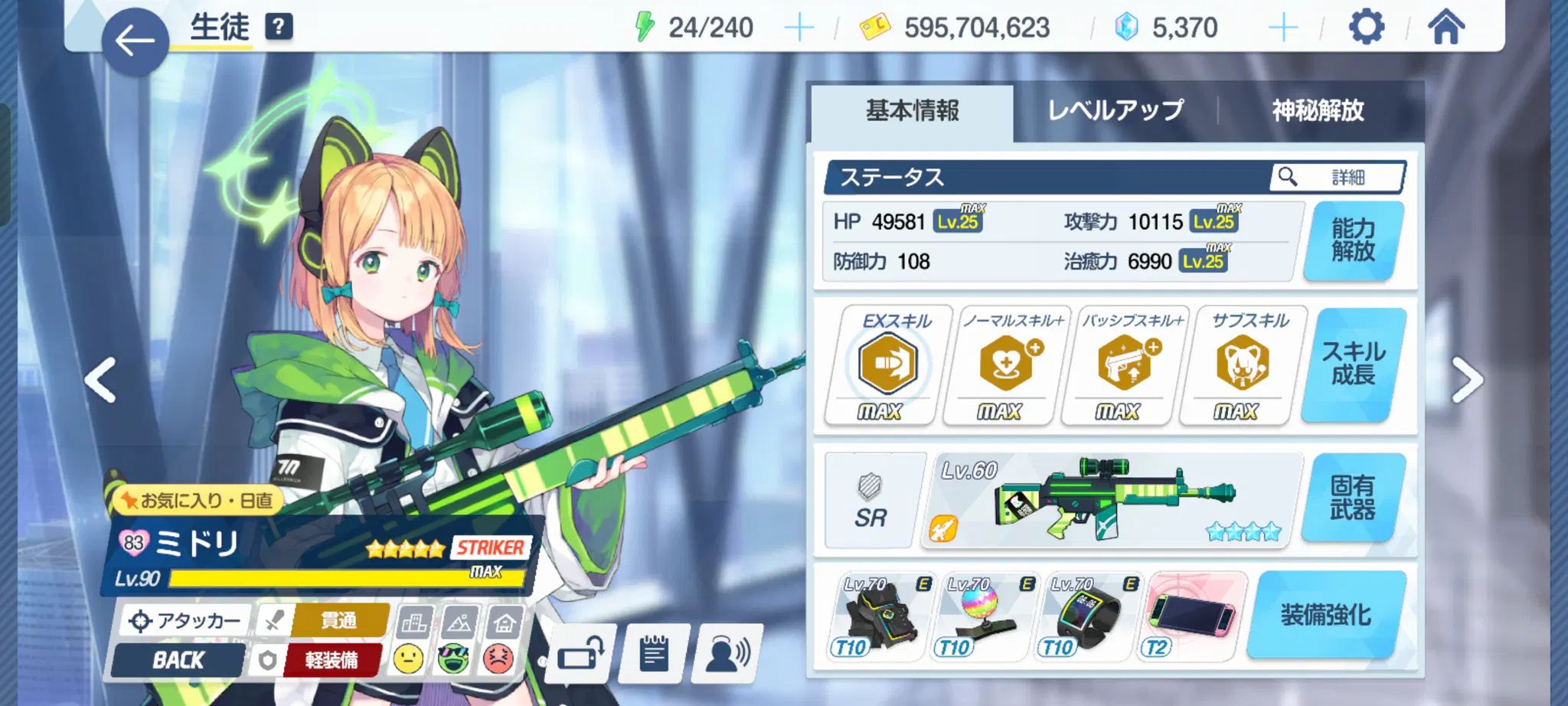The height and width of the screenshot is (706, 1568).
Task: Open the settings gear
Action: [x=1366, y=28]
